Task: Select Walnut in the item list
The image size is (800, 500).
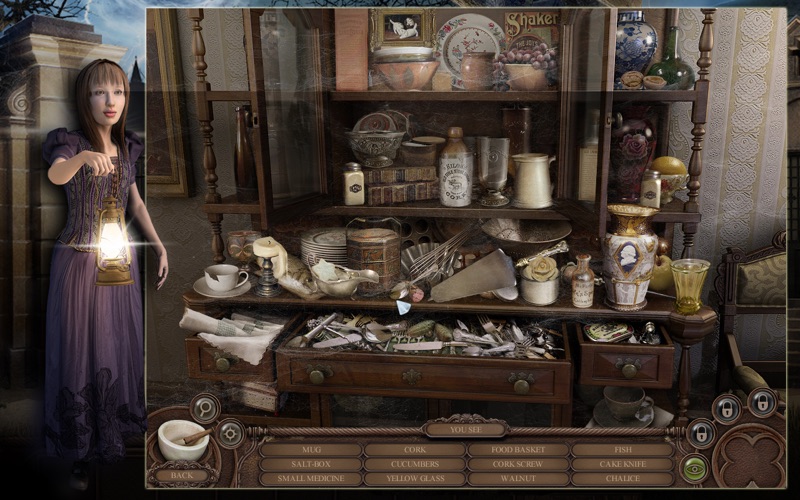Action: click(x=518, y=479)
